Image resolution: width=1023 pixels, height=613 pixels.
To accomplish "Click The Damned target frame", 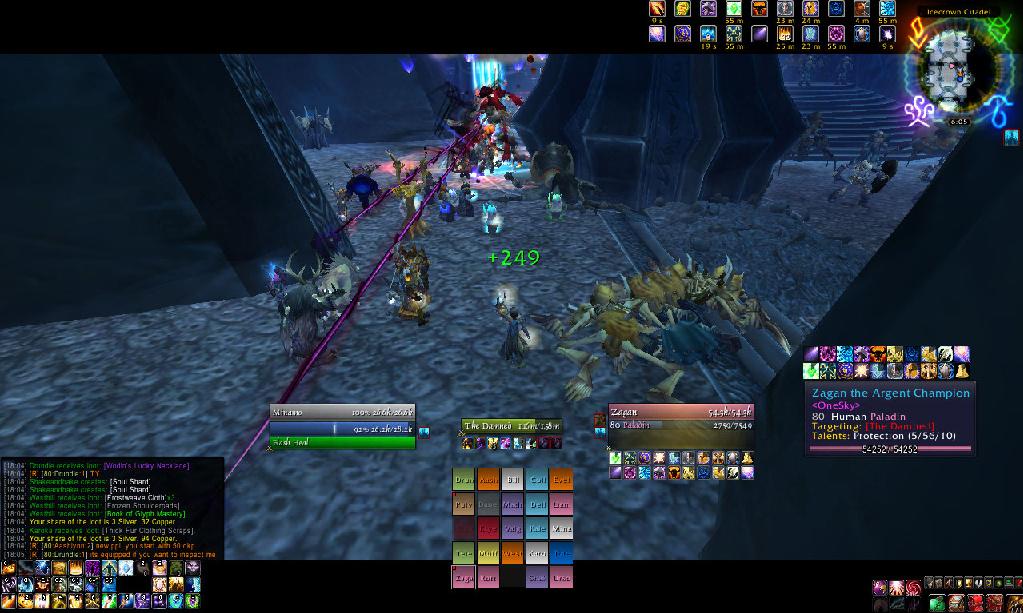I will tap(511, 426).
